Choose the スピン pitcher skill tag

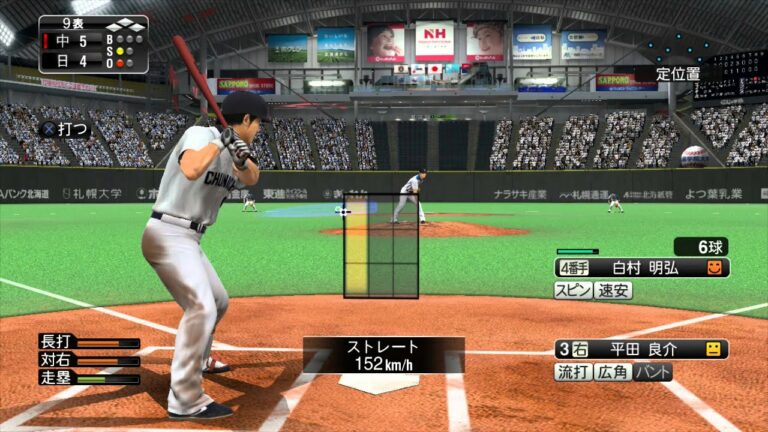573,290
